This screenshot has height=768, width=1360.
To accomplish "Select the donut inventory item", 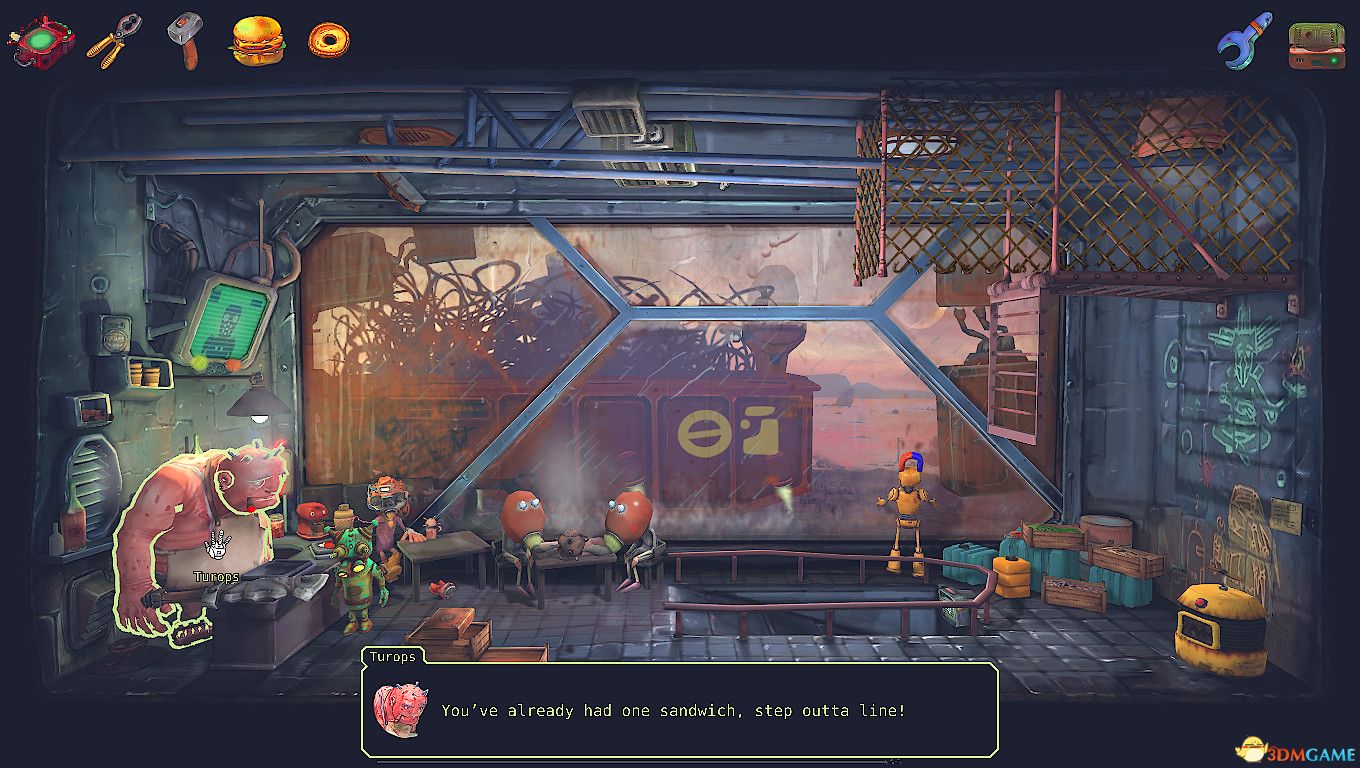I will click(328, 40).
